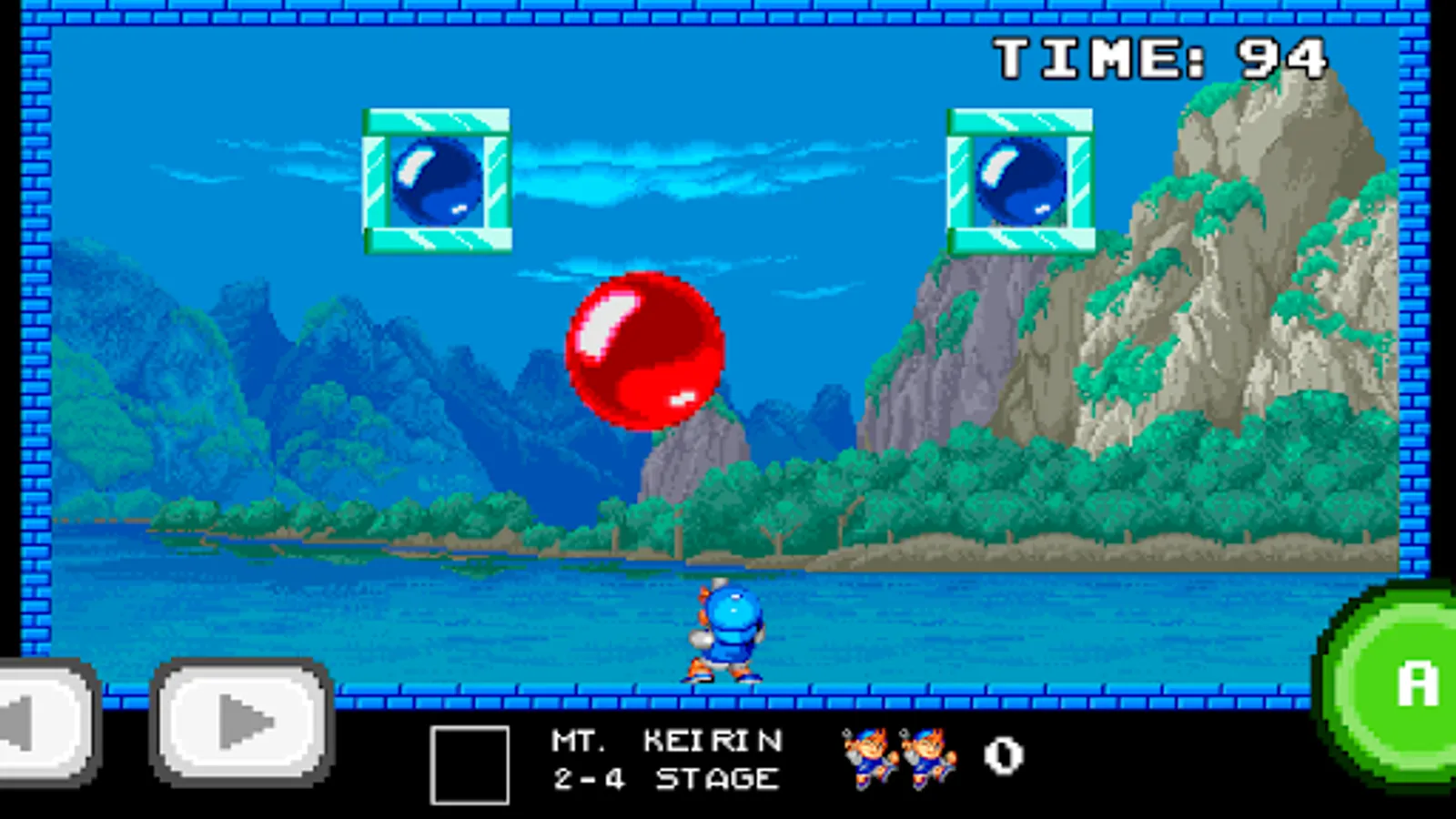Tap the blue ball power-up in the left frame
1456x819 pixels.
click(x=434, y=182)
